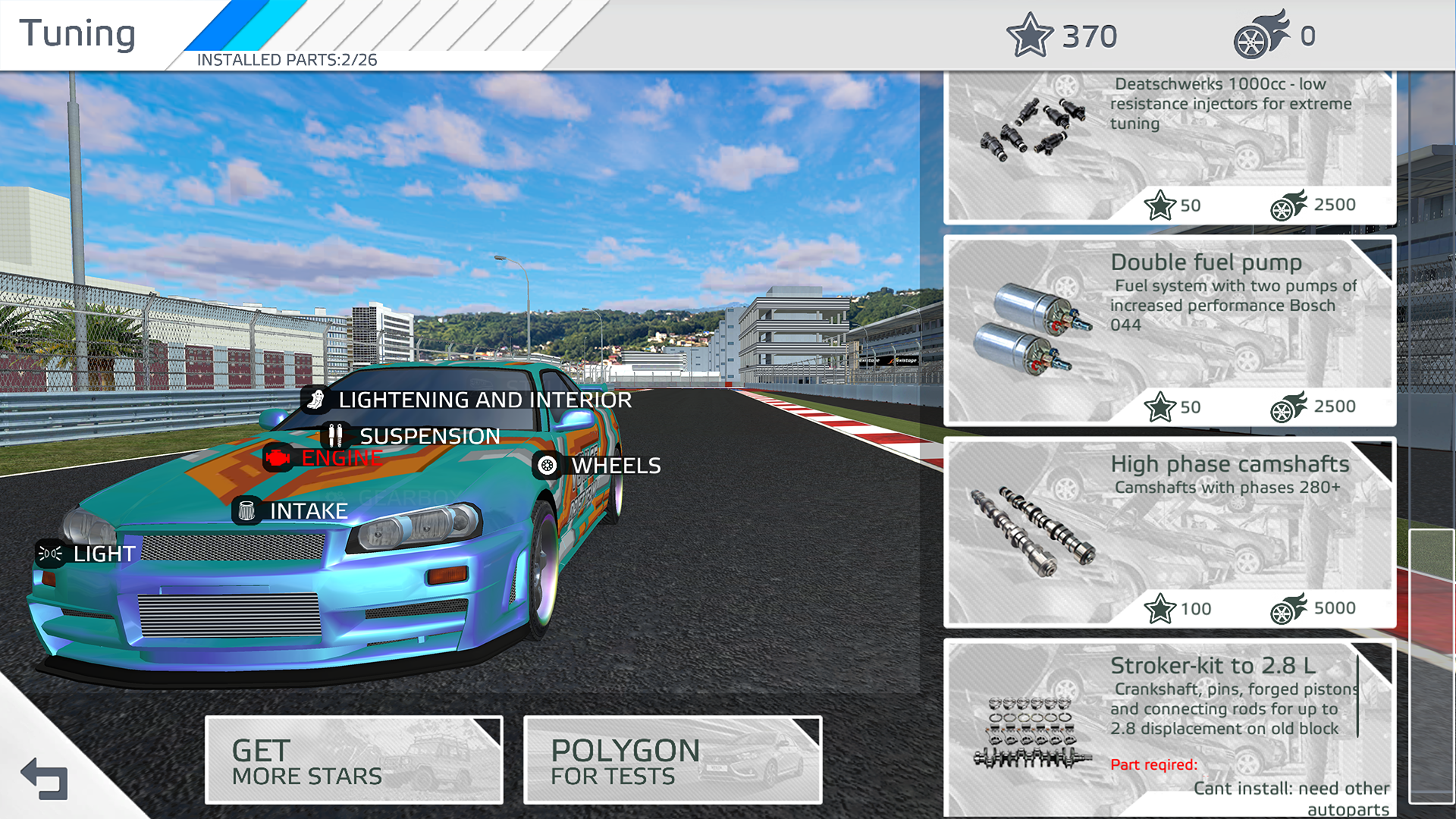Select the Double fuel pump part

click(1169, 331)
